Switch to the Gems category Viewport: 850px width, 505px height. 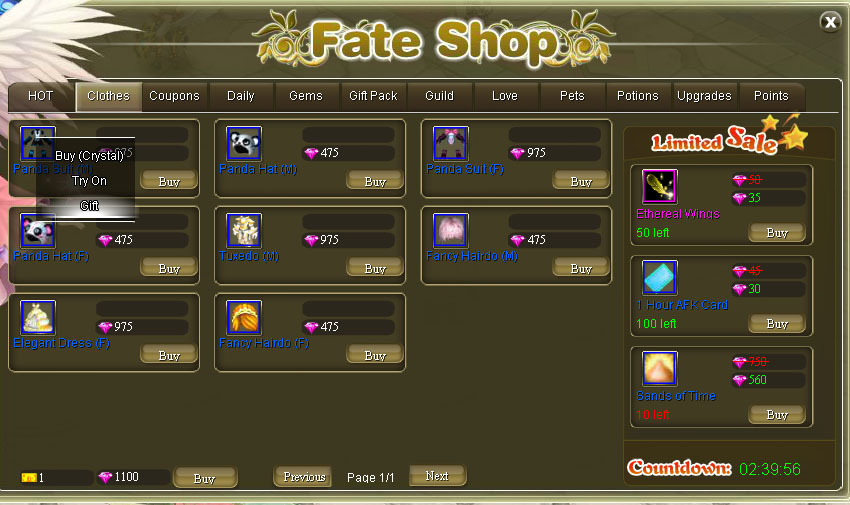pyautogui.click(x=306, y=96)
